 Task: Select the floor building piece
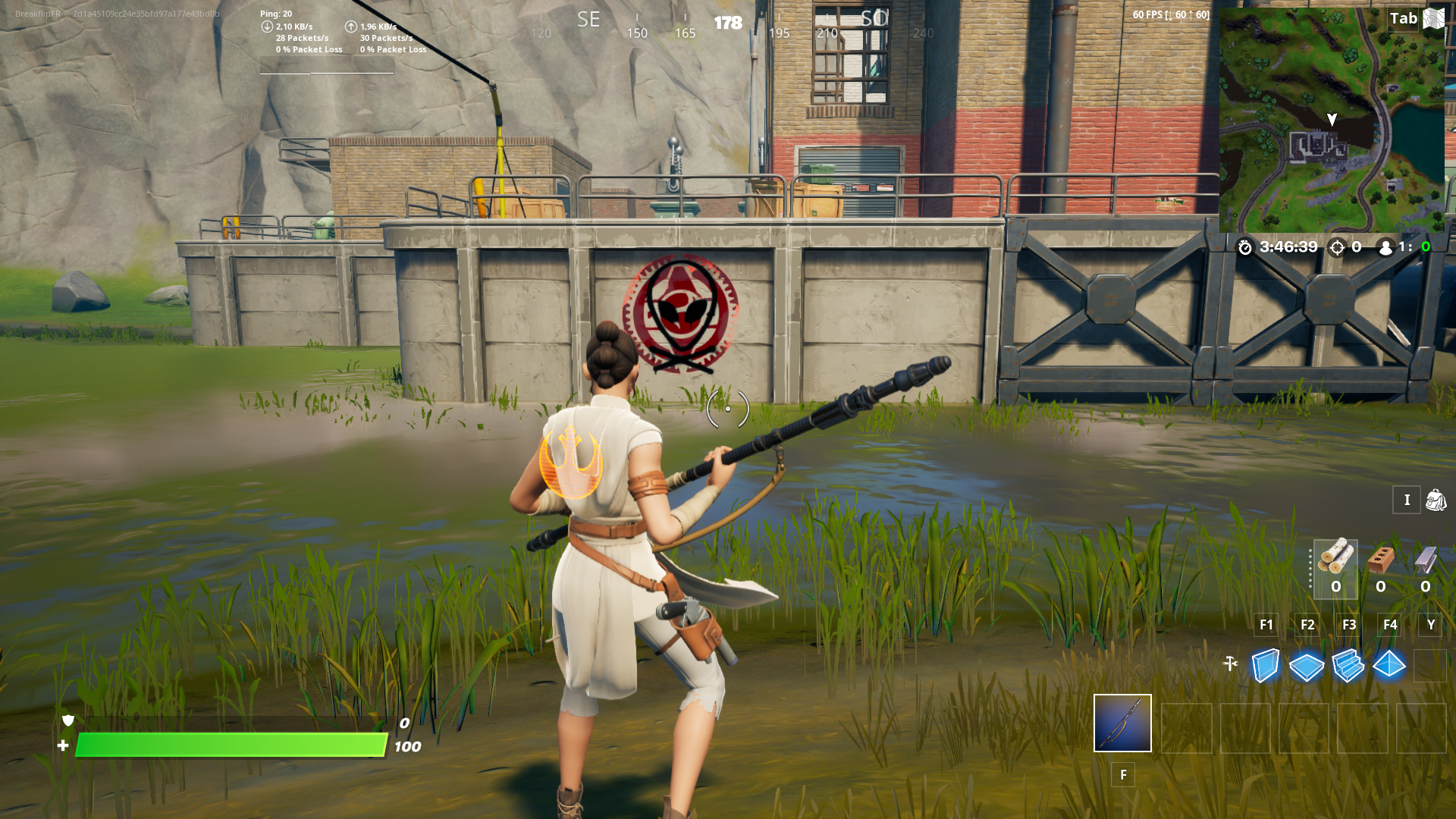(1307, 664)
